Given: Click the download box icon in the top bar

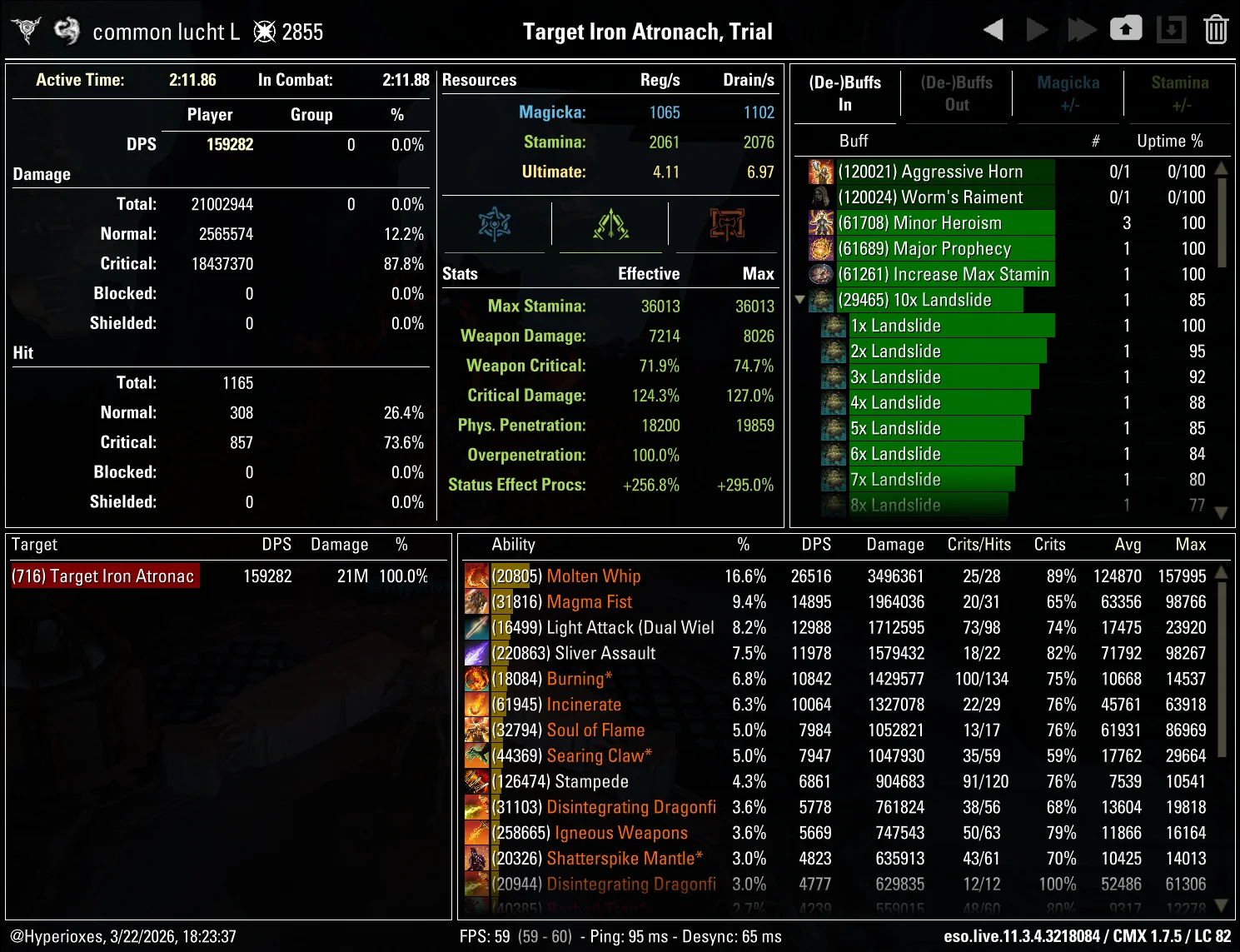Looking at the screenshot, I should pyautogui.click(x=1172, y=28).
